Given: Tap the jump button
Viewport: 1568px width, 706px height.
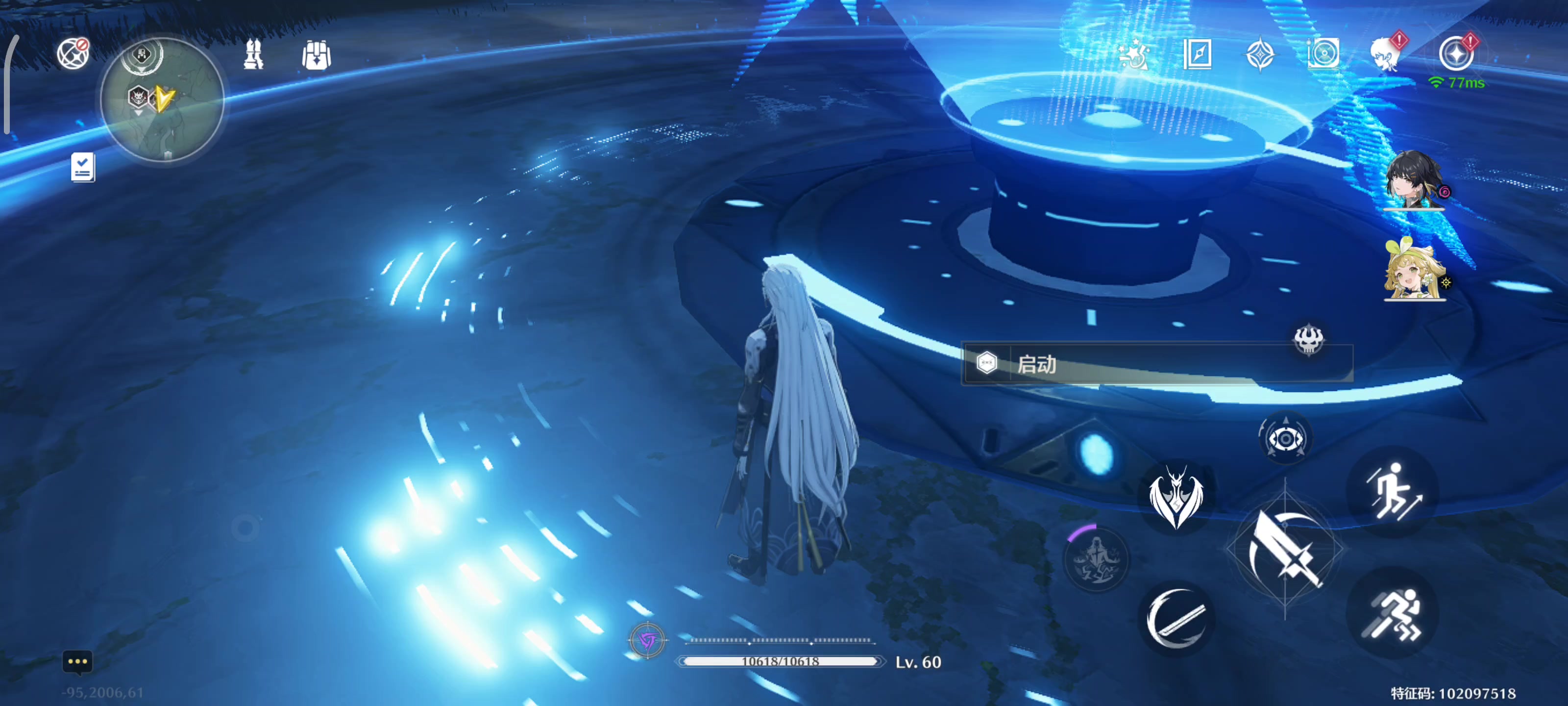Looking at the screenshot, I should (x=1393, y=492).
